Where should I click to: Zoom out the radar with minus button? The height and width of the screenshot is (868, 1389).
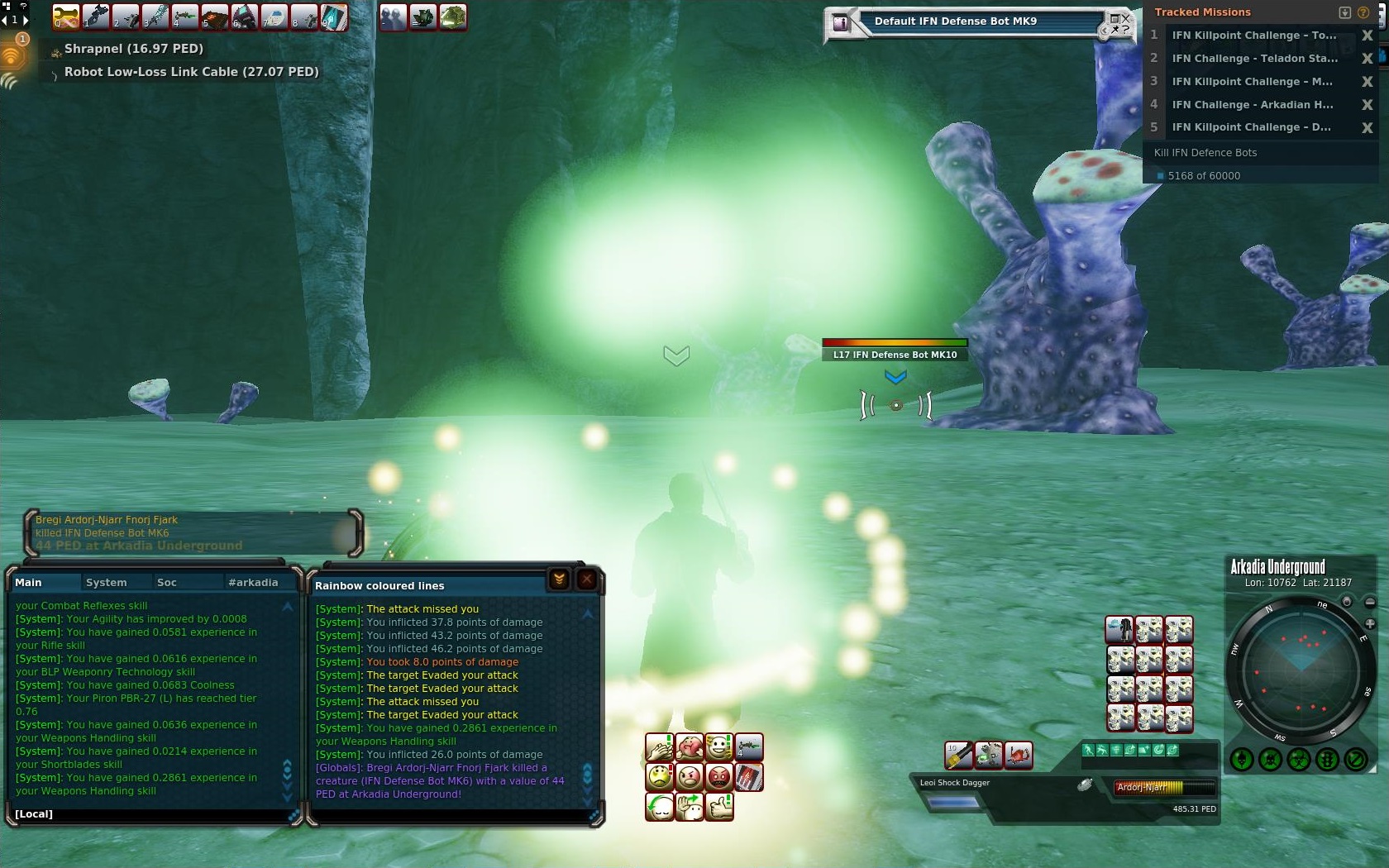(1370, 603)
